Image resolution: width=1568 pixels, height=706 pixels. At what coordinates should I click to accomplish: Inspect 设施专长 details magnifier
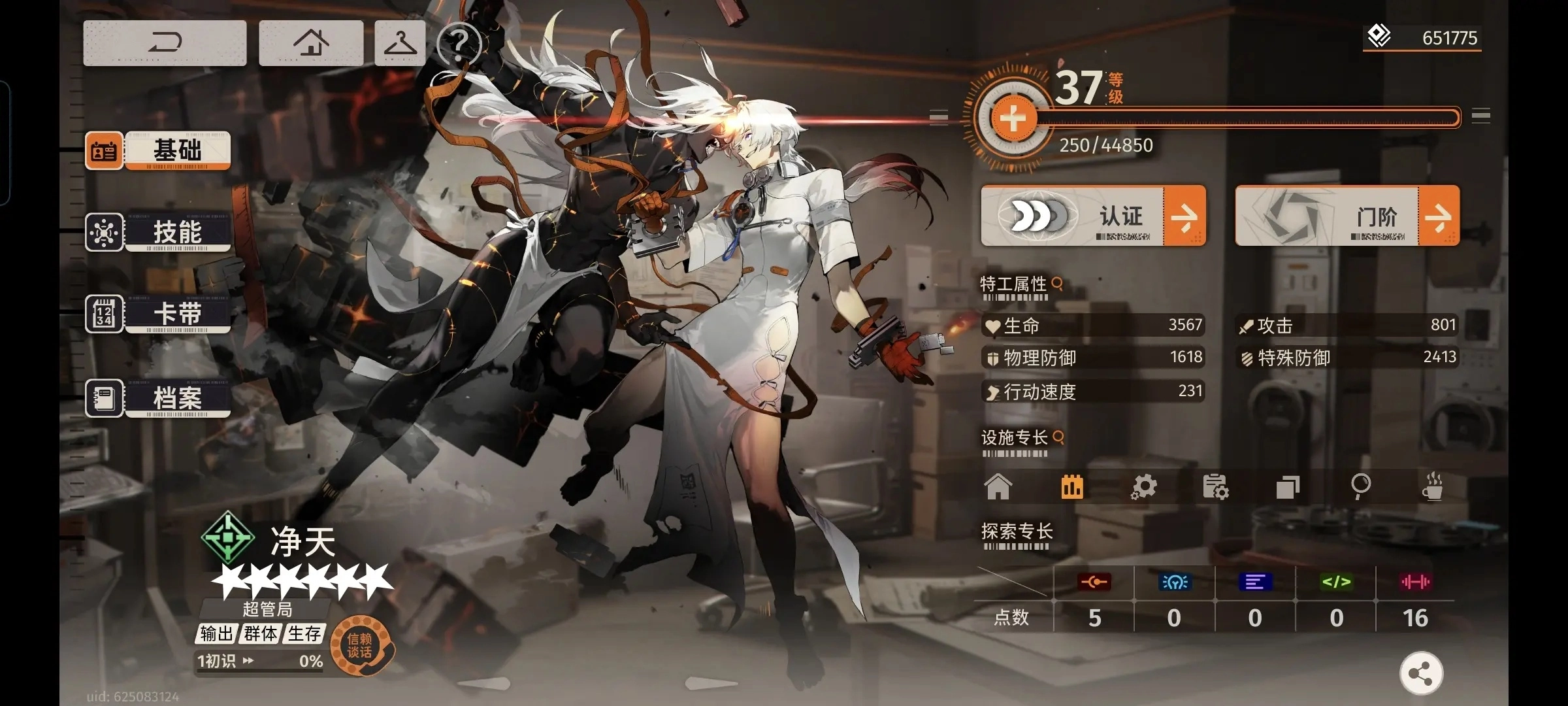click(x=1058, y=437)
